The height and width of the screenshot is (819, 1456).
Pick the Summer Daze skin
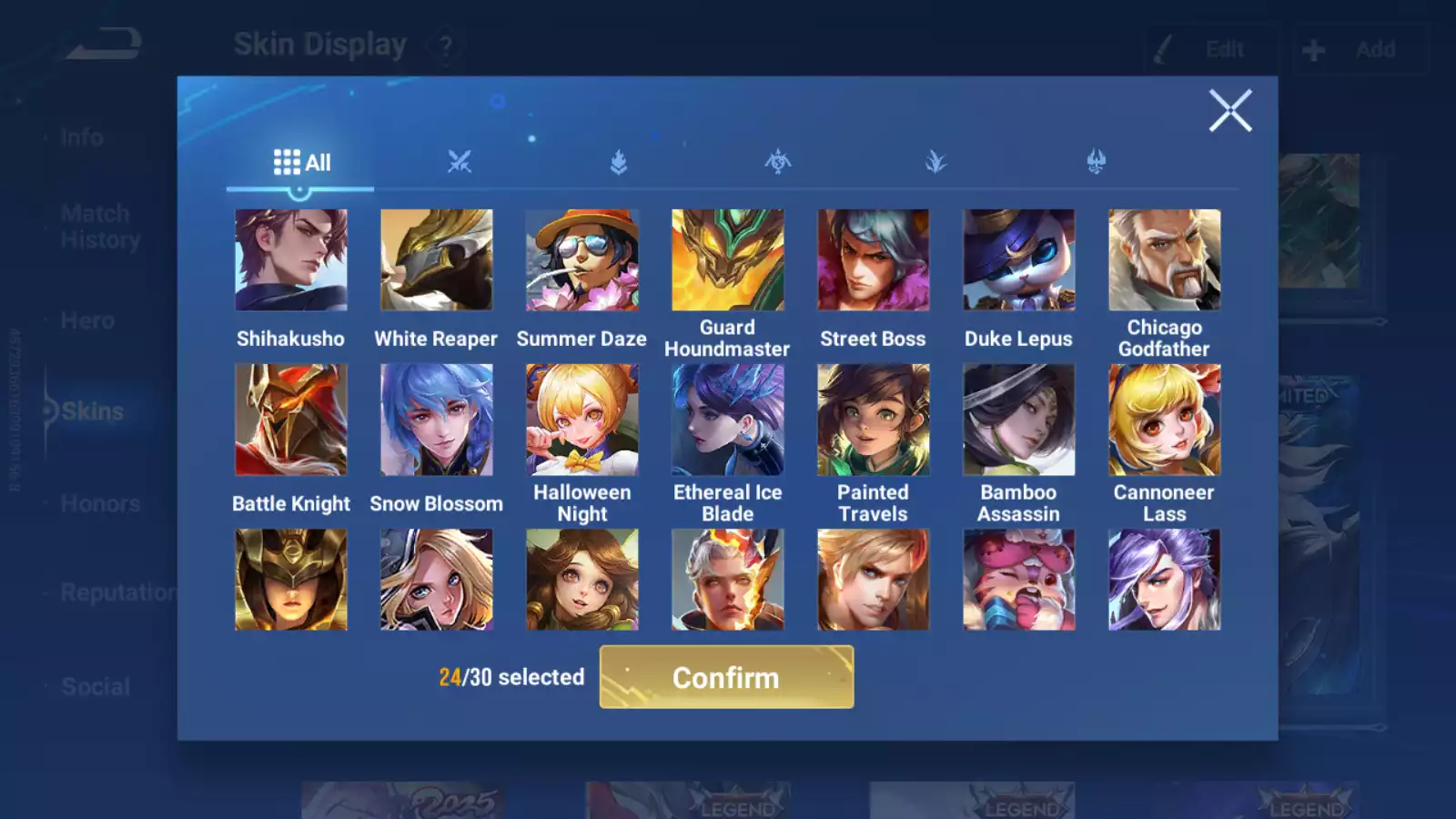coord(582,260)
